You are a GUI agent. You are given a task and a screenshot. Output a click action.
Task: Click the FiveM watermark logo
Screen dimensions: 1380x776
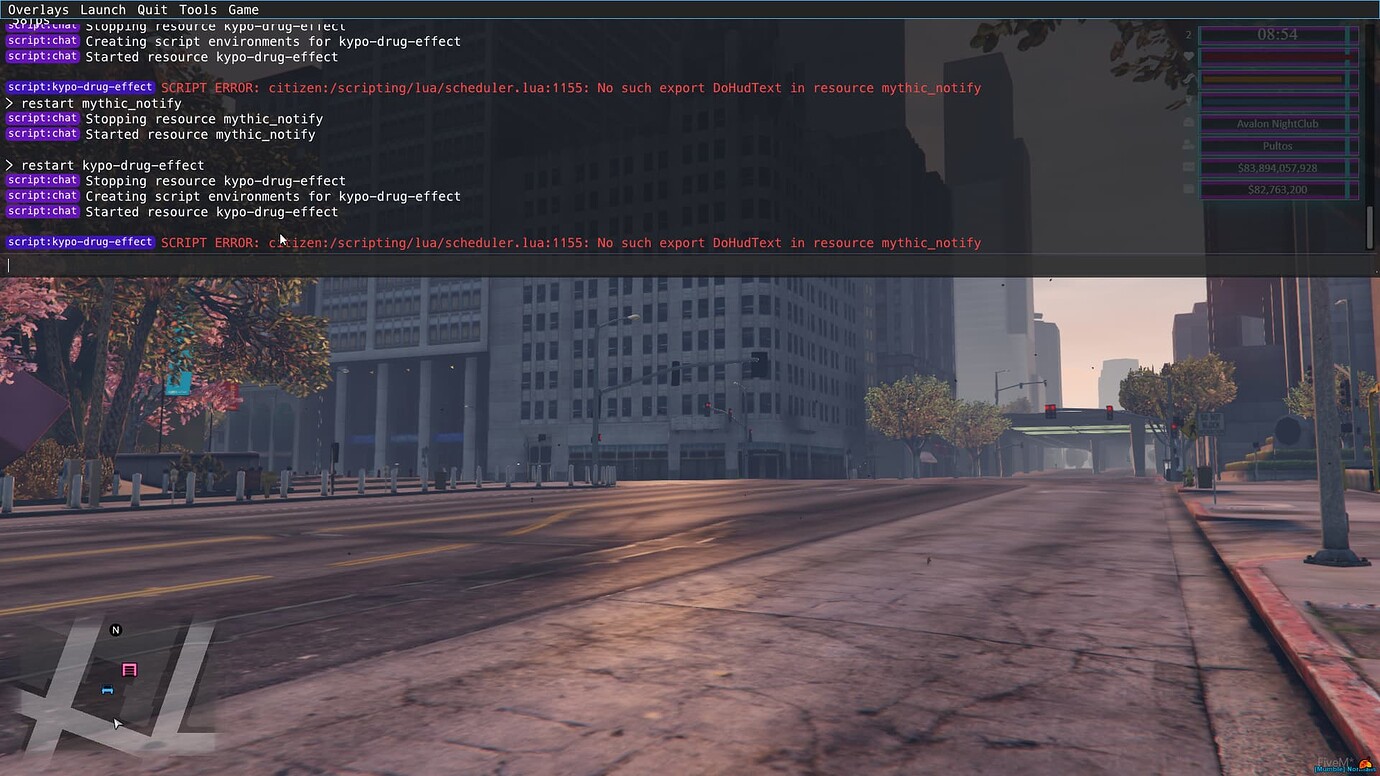[x=1331, y=762]
